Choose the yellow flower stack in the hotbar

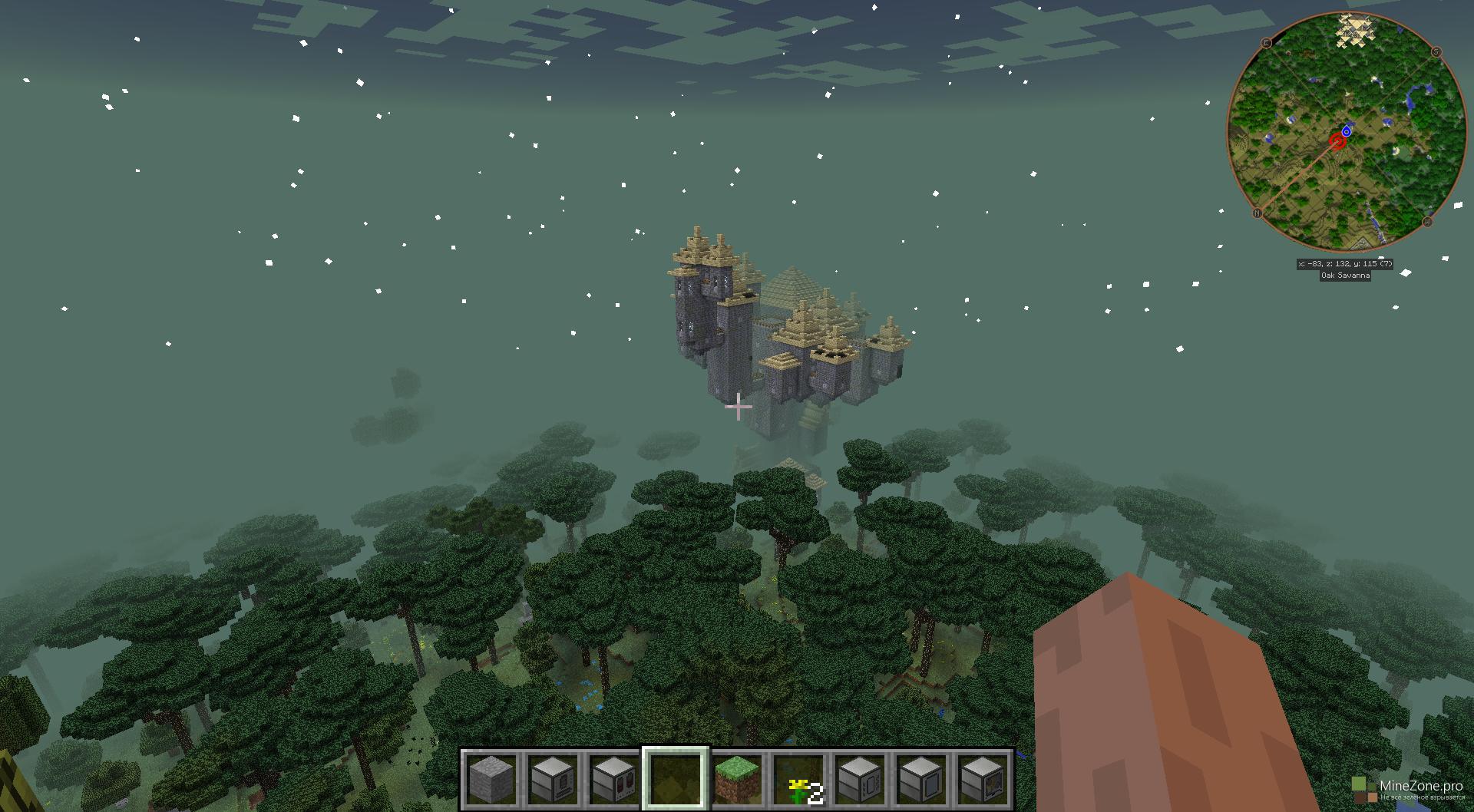click(798, 778)
